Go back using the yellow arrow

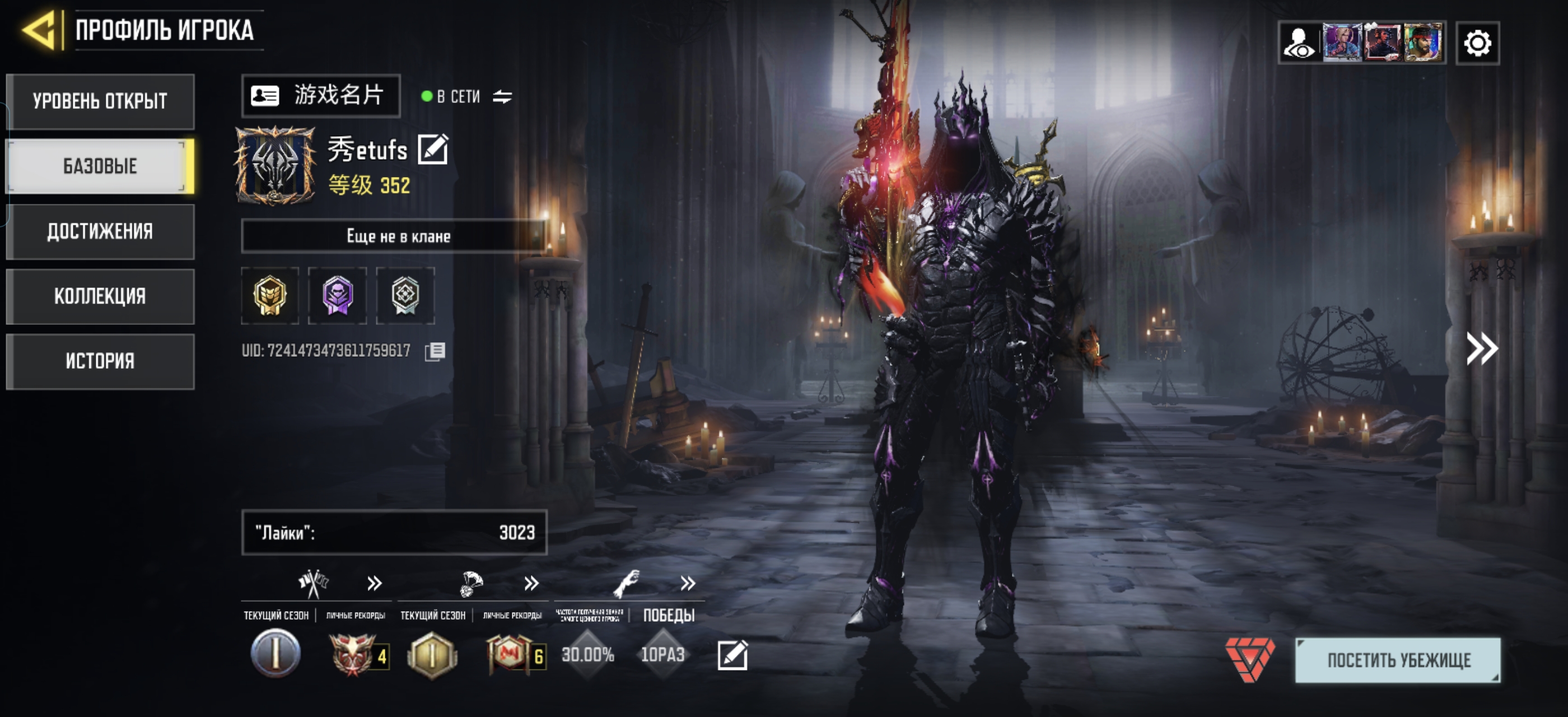pyautogui.click(x=39, y=29)
